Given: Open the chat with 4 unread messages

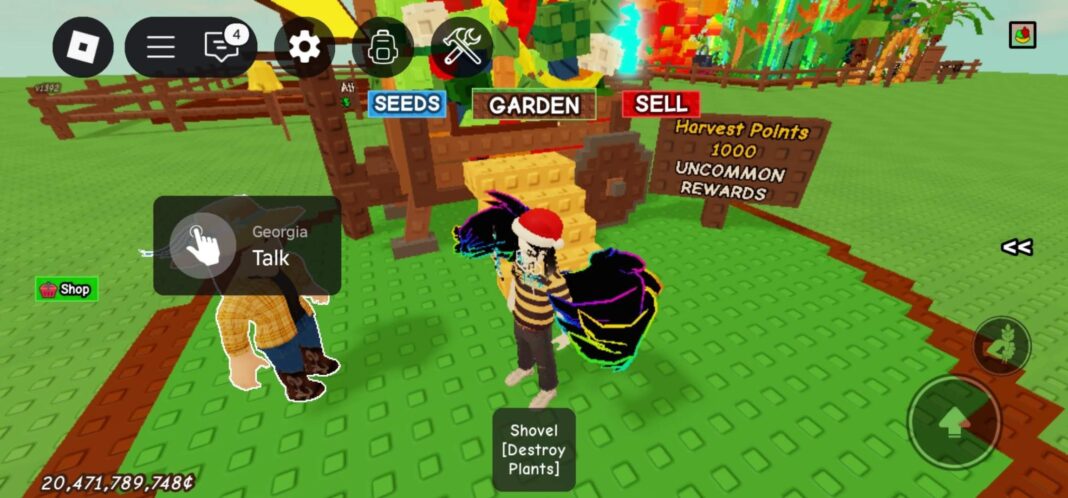Looking at the screenshot, I should (222, 46).
